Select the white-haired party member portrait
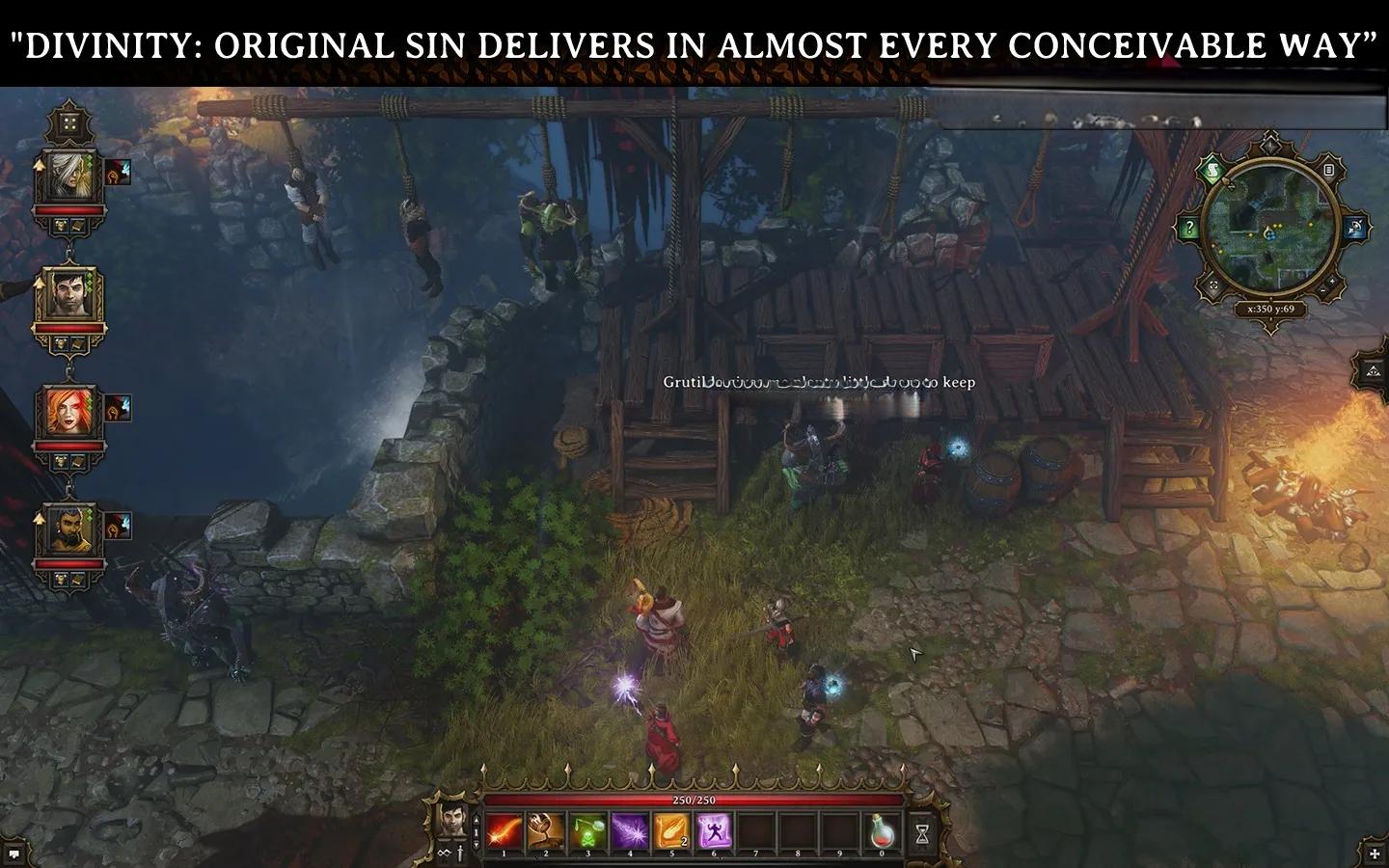The width and height of the screenshot is (1389, 868). click(69, 176)
